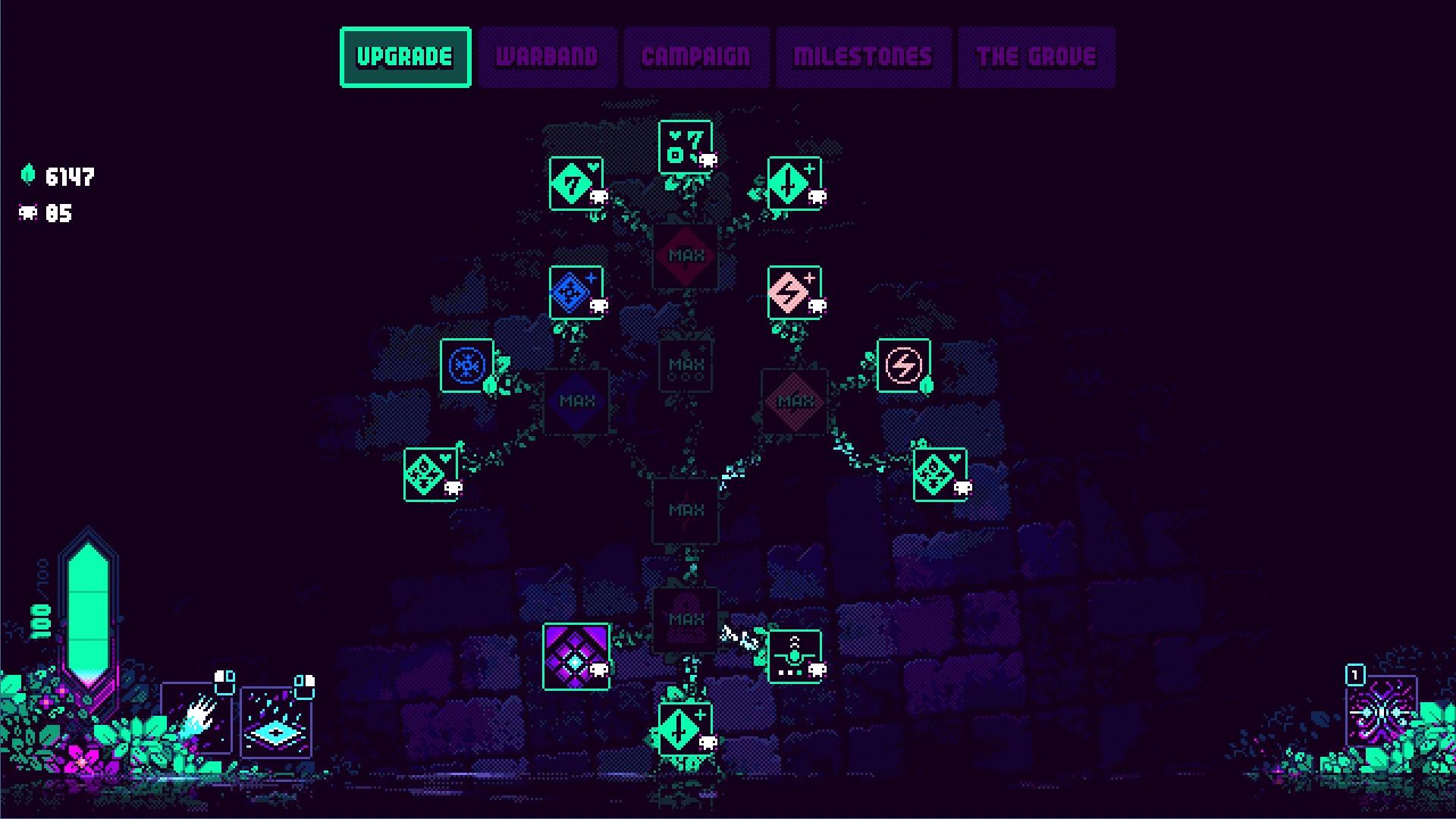Select the CAMPAIGN menu entry

tap(695, 55)
